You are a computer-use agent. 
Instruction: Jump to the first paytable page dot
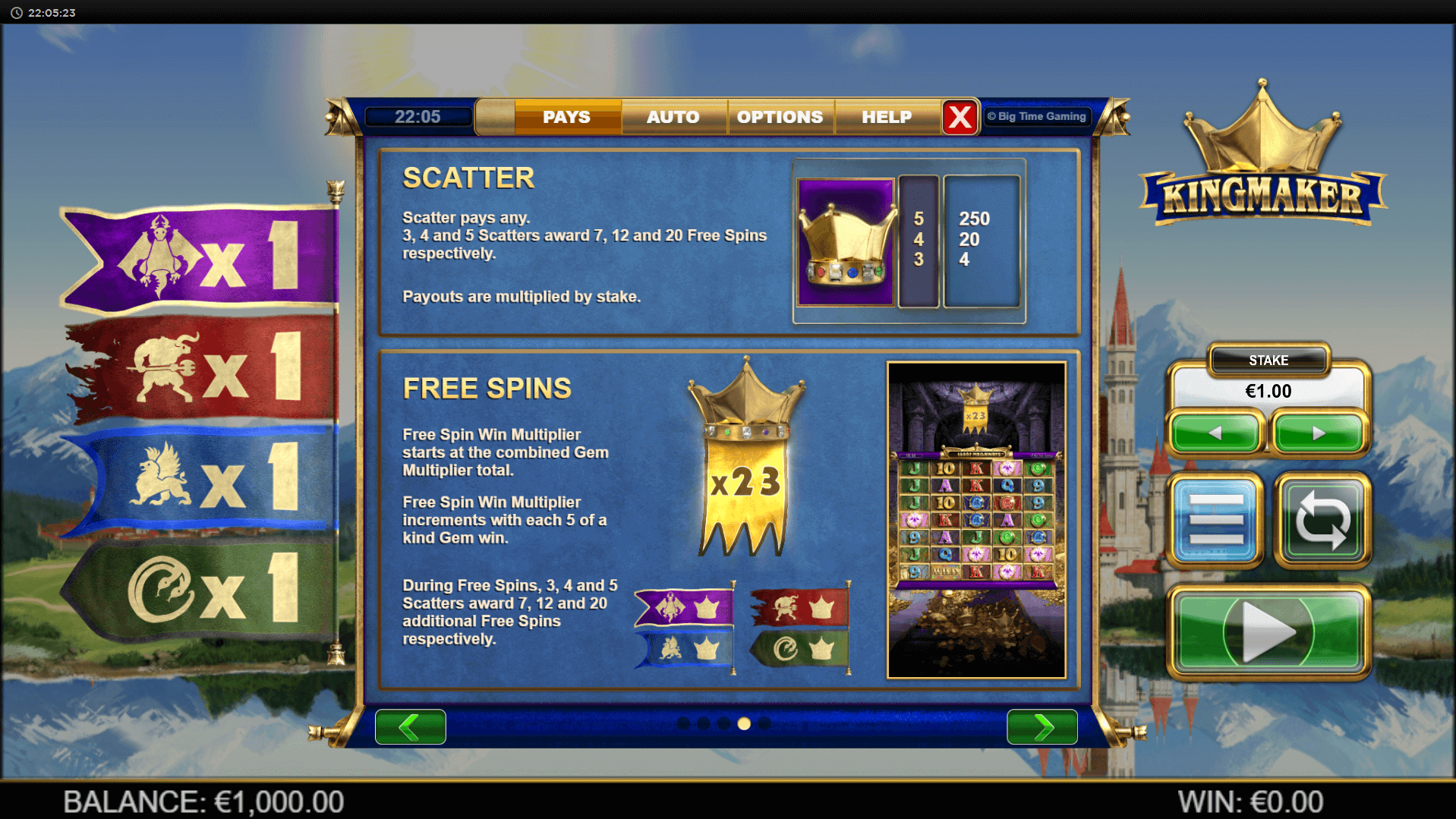tap(683, 723)
